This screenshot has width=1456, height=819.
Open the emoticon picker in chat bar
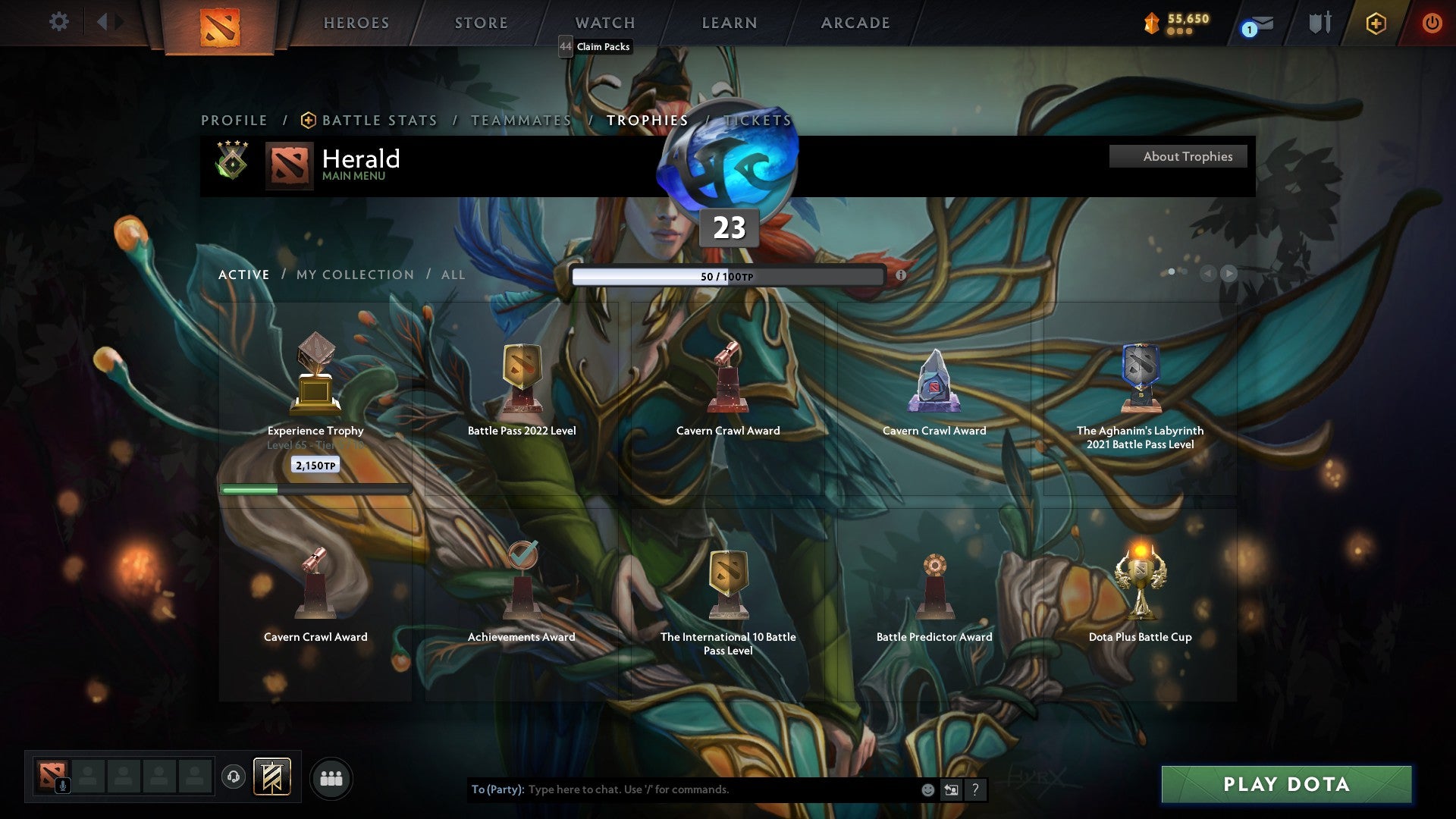pyautogui.click(x=927, y=789)
